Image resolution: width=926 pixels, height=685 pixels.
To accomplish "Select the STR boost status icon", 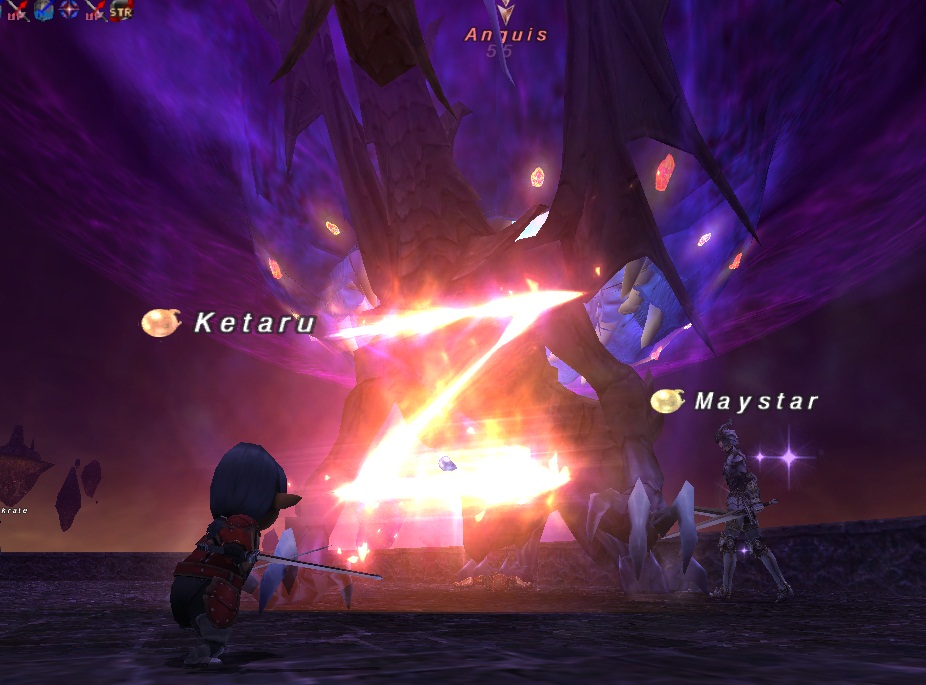I will pyautogui.click(x=120, y=11).
